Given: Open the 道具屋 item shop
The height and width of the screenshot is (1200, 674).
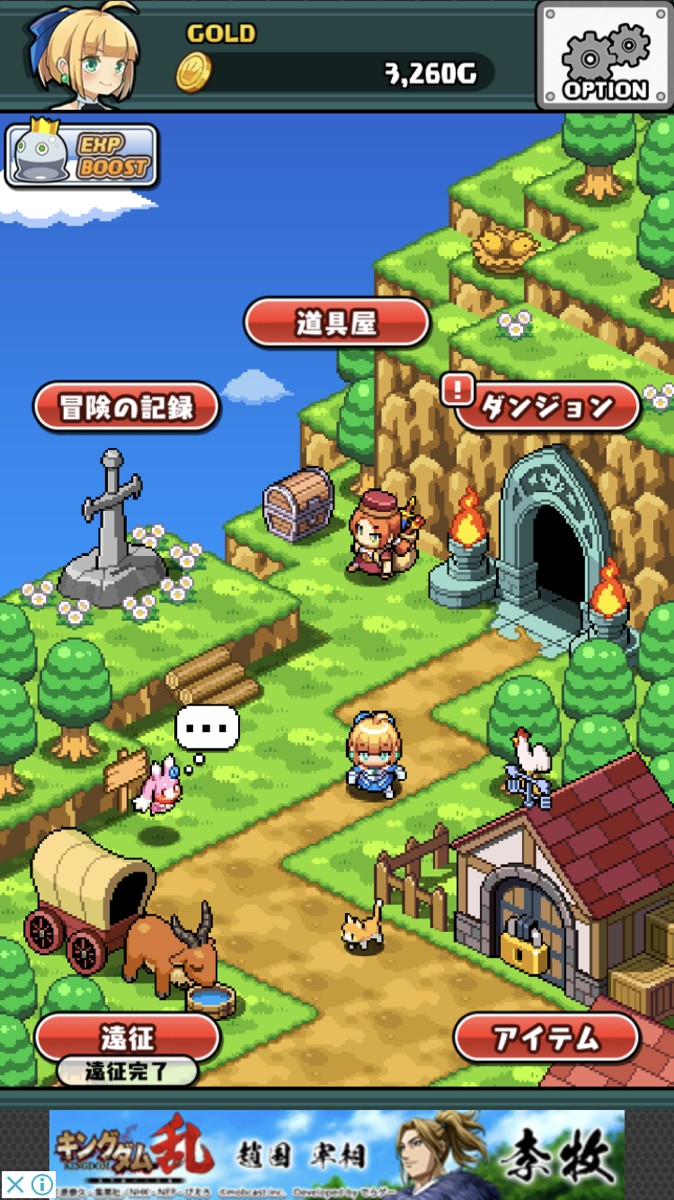Looking at the screenshot, I should point(337,322).
